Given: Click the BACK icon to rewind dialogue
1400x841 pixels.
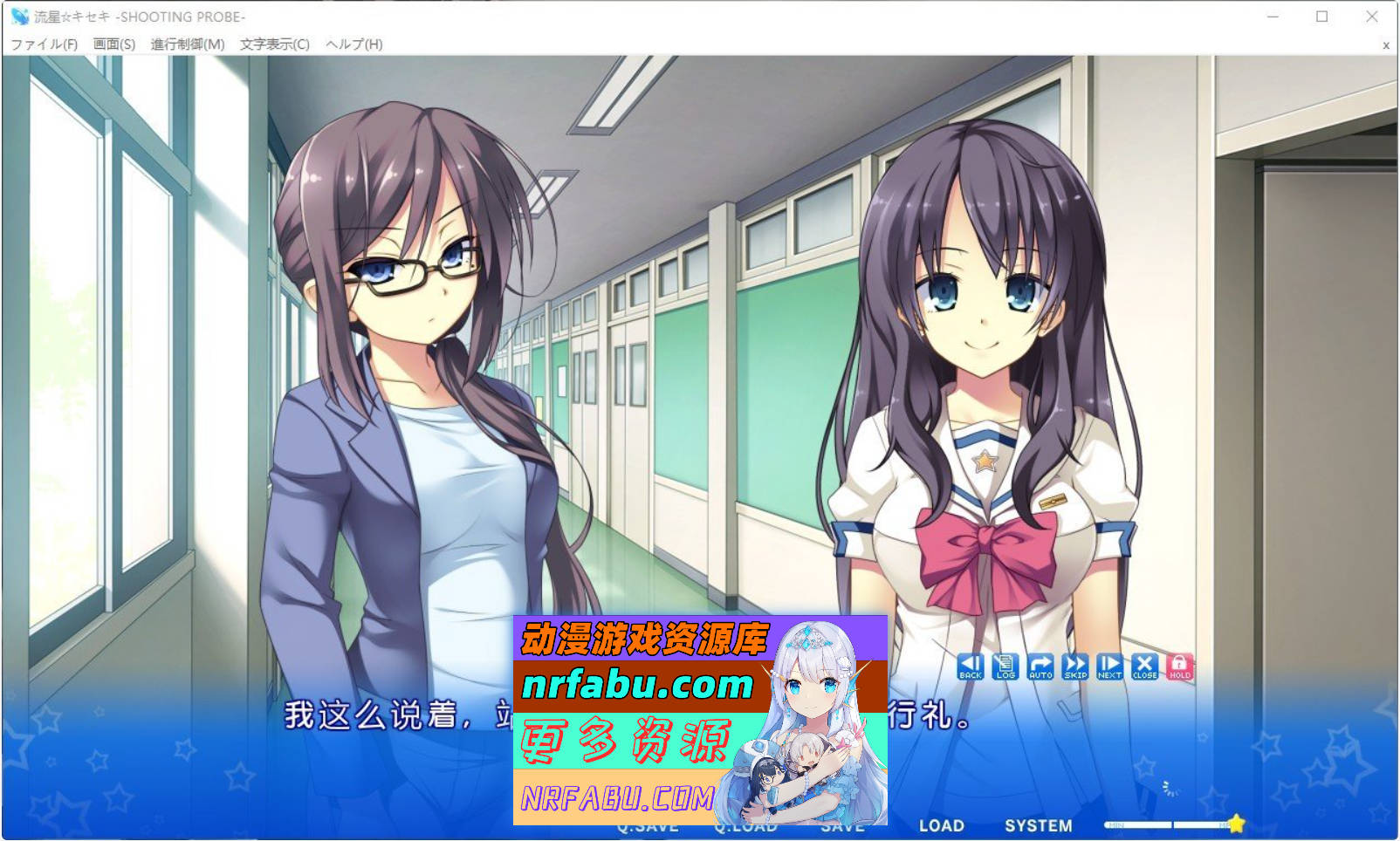Looking at the screenshot, I should pos(969,667).
